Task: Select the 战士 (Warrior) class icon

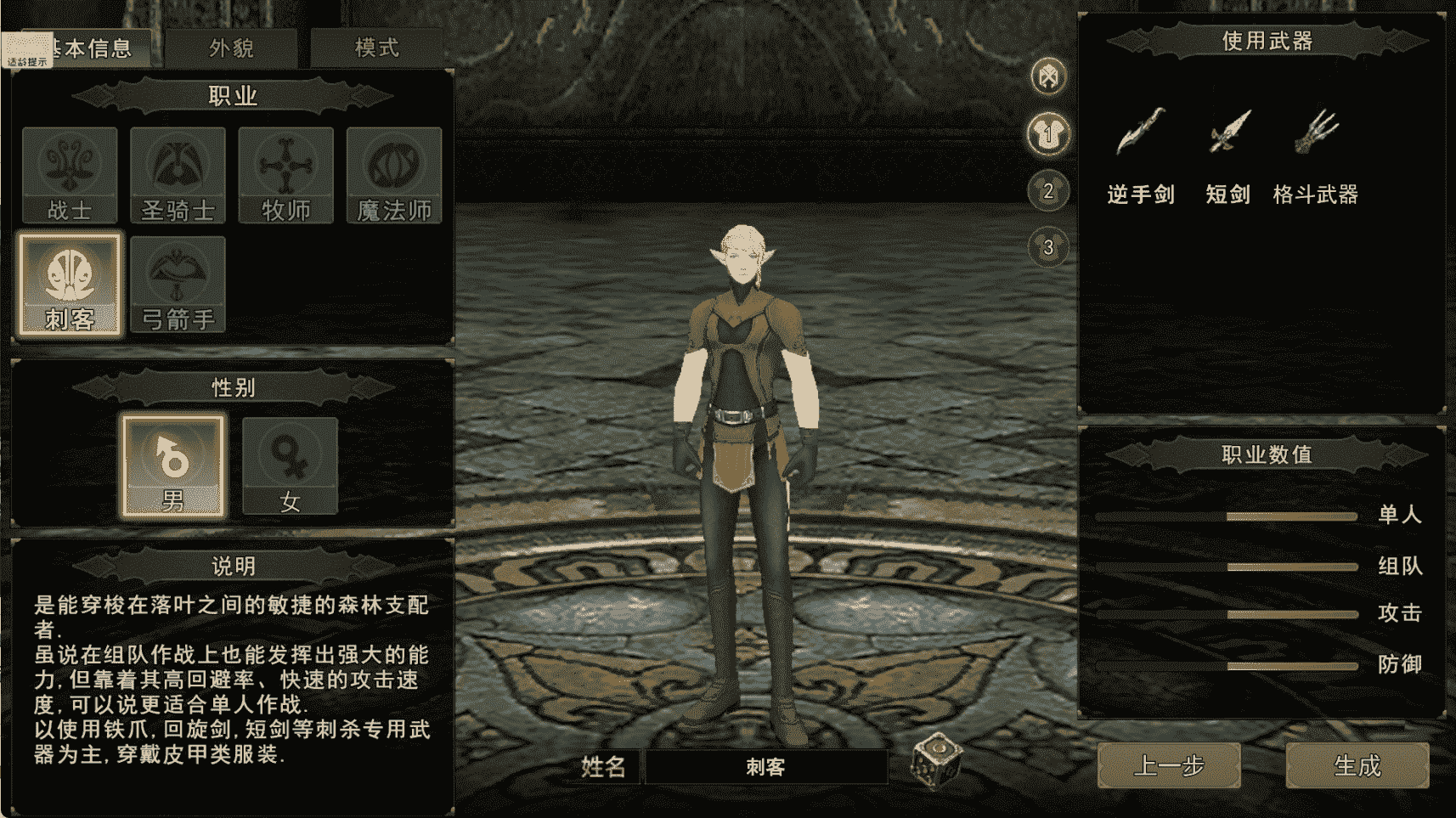Action: [69, 172]
